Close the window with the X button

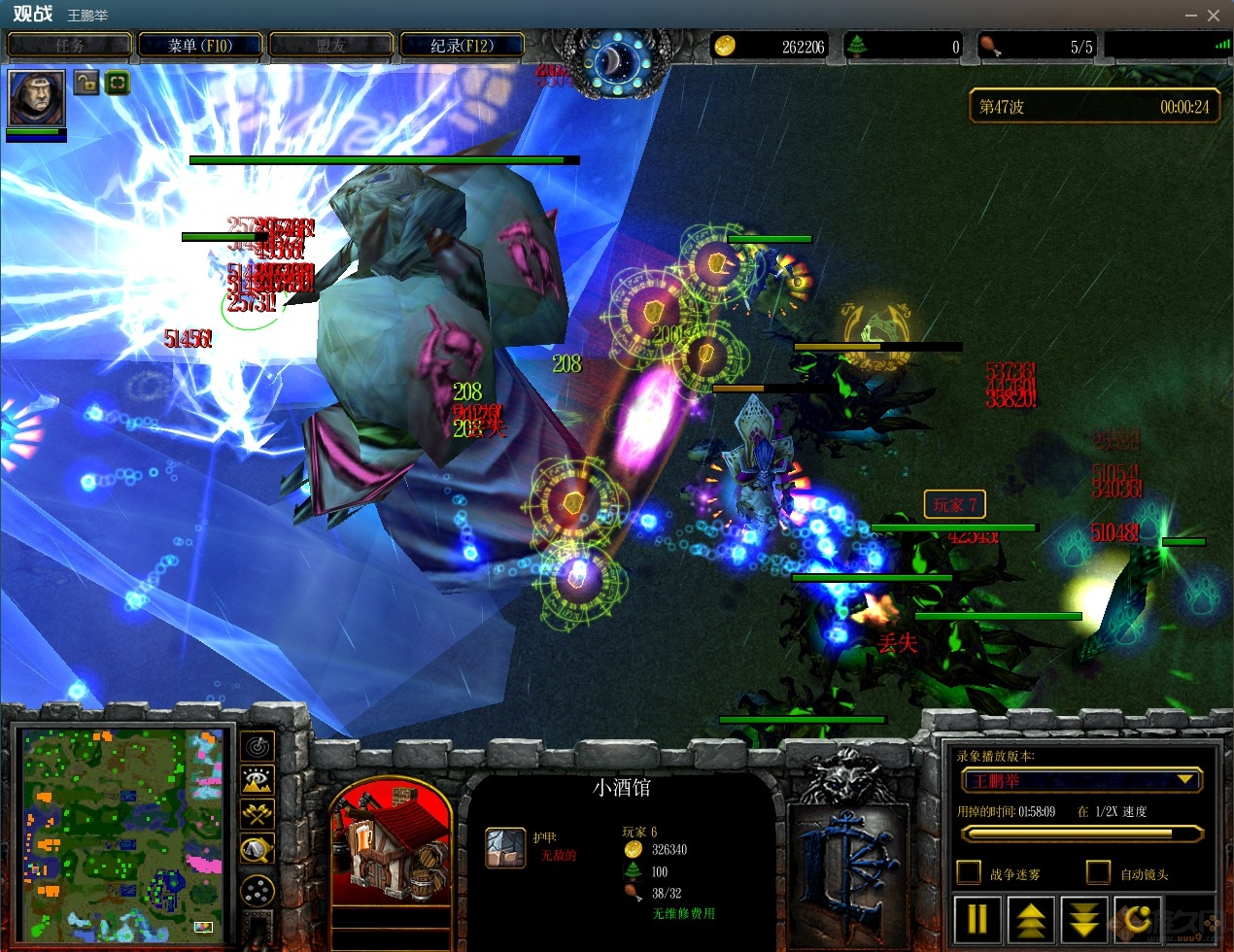point(1214,16)
